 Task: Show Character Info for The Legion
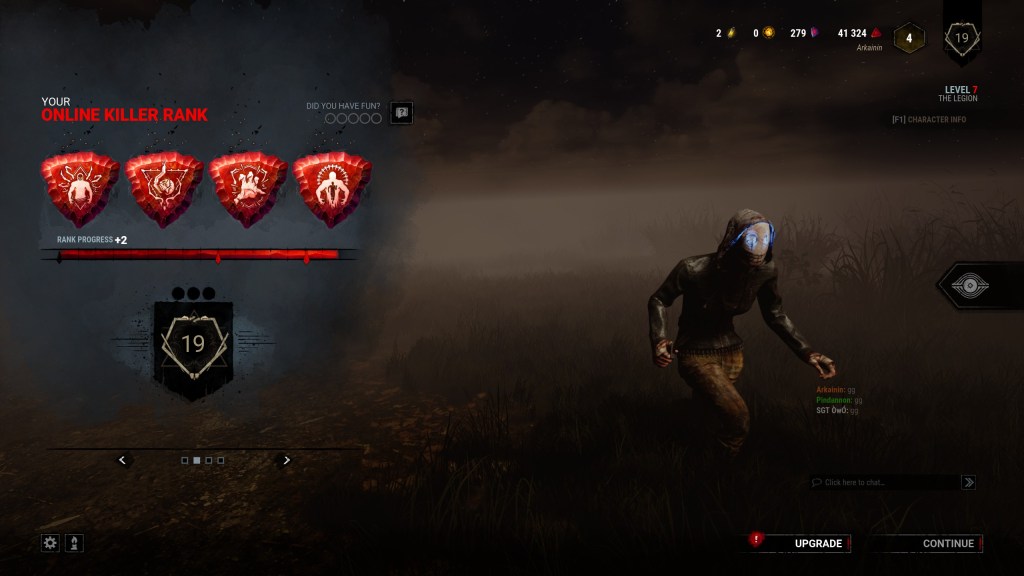click(929, 120)
